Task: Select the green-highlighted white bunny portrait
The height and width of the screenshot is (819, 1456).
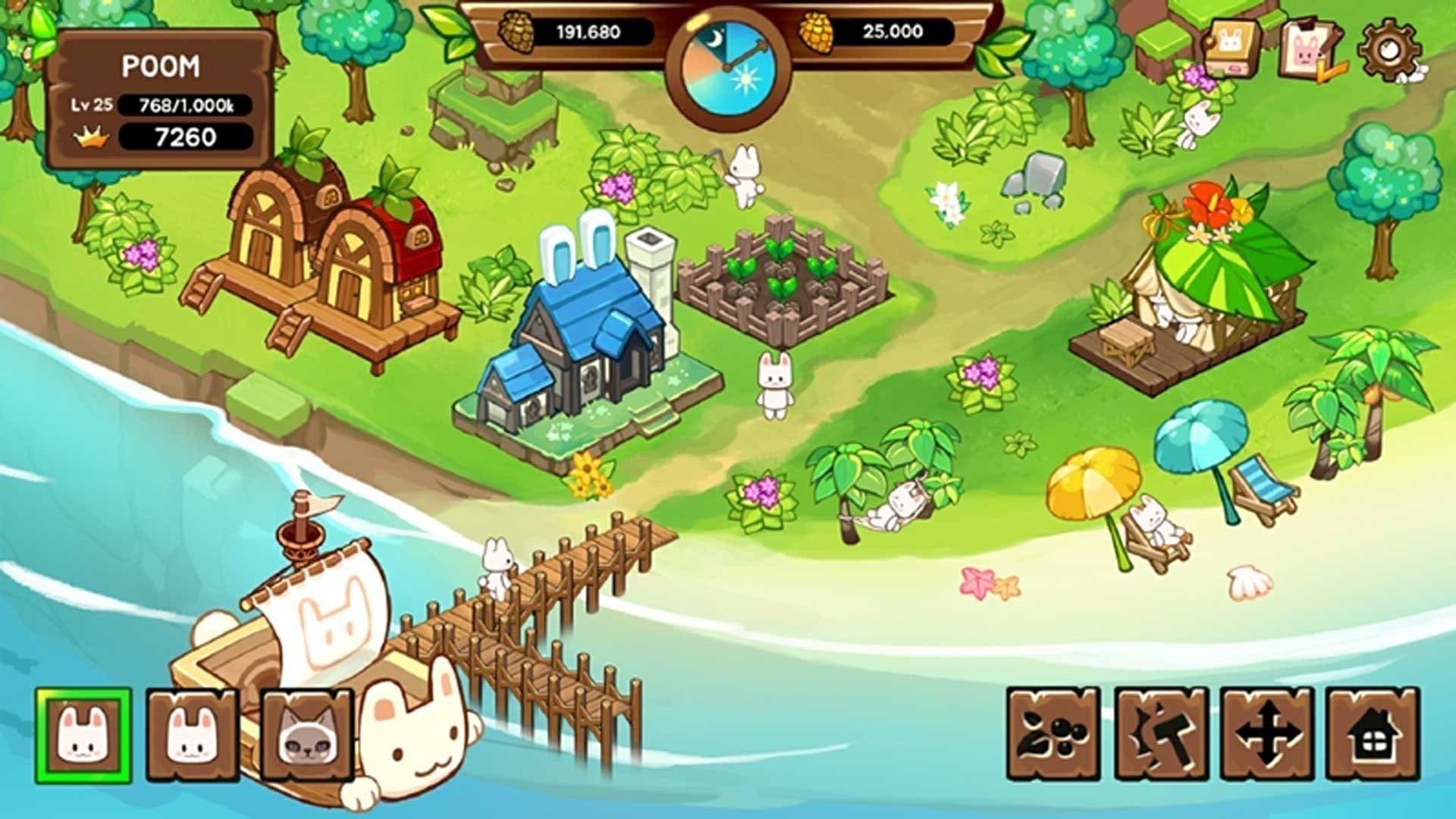Action: click(83, 735)
